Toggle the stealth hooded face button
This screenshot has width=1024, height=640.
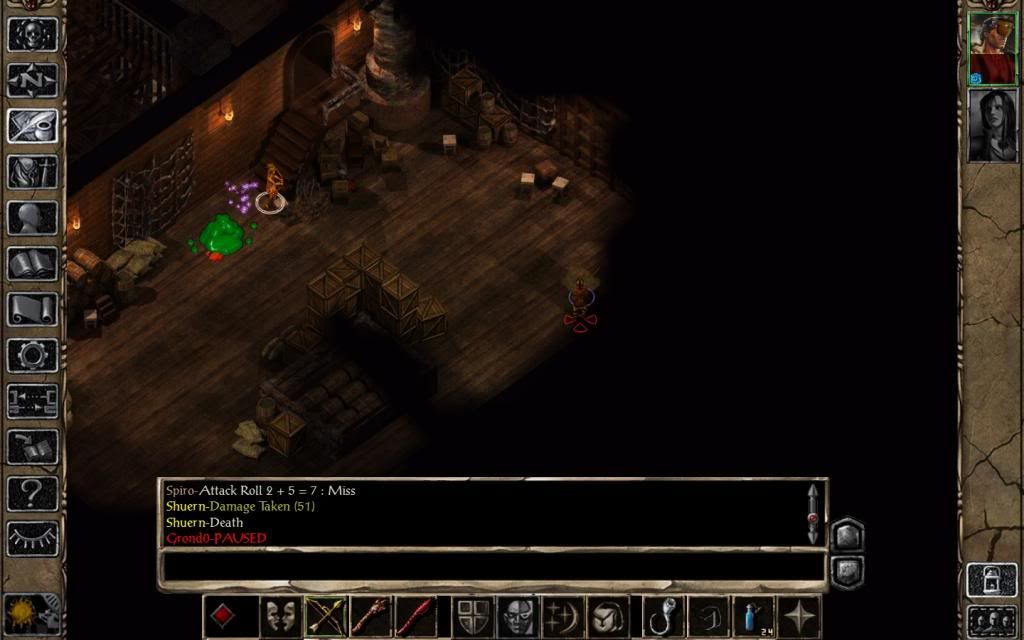pos(518,616)
